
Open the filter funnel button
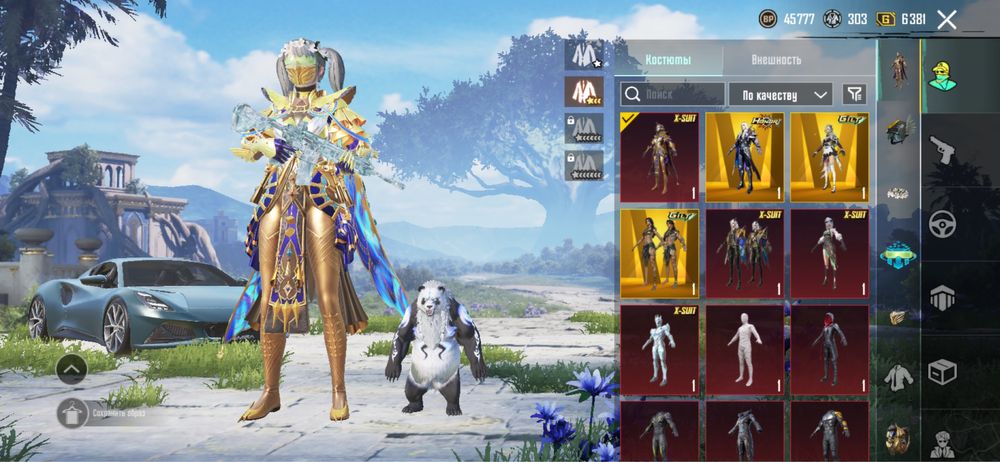pos(854,94)
